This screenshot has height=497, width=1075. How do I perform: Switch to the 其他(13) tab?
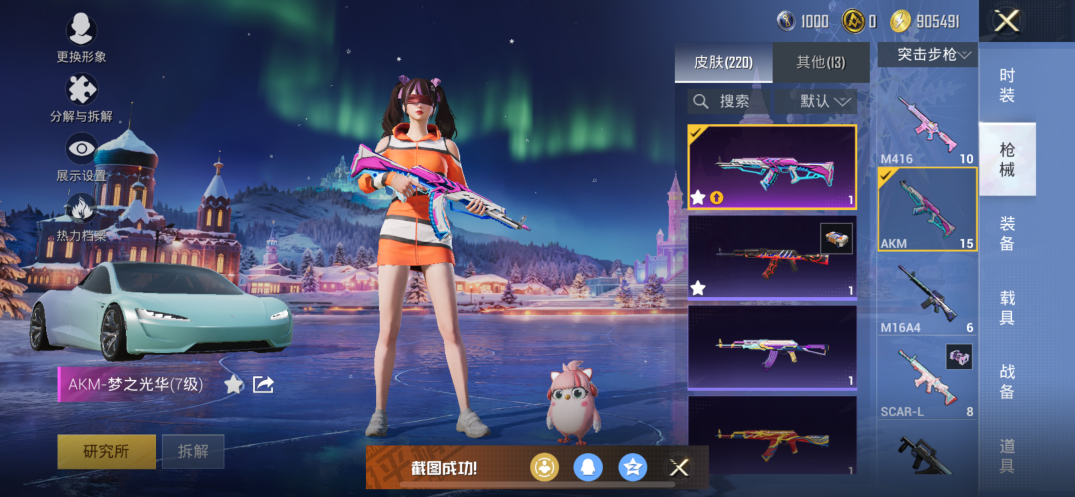[x=820, y=63]
